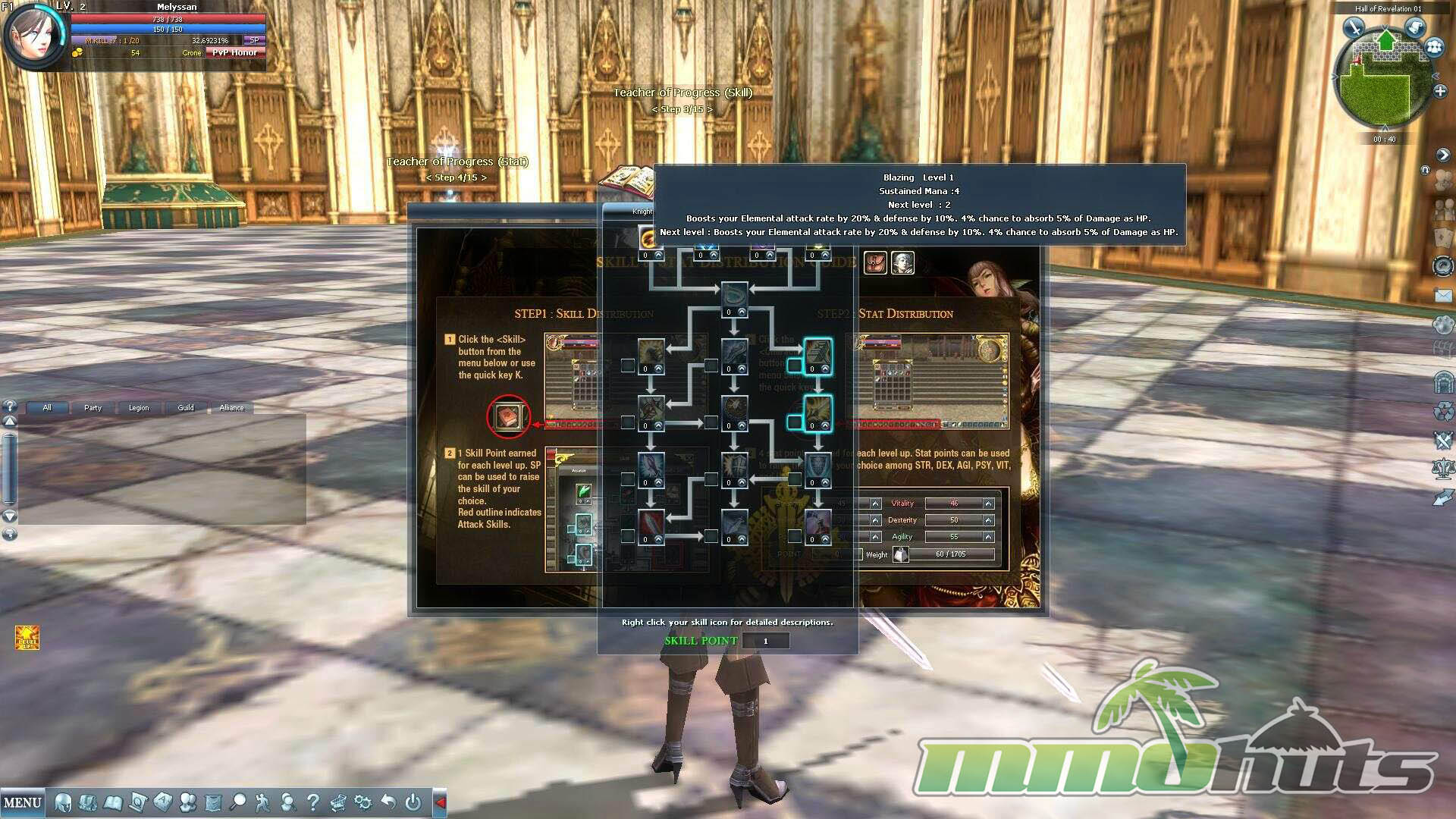The image size is (1456, 819).
Task: Click the PvP Honor button
Action: coord(234,53)
